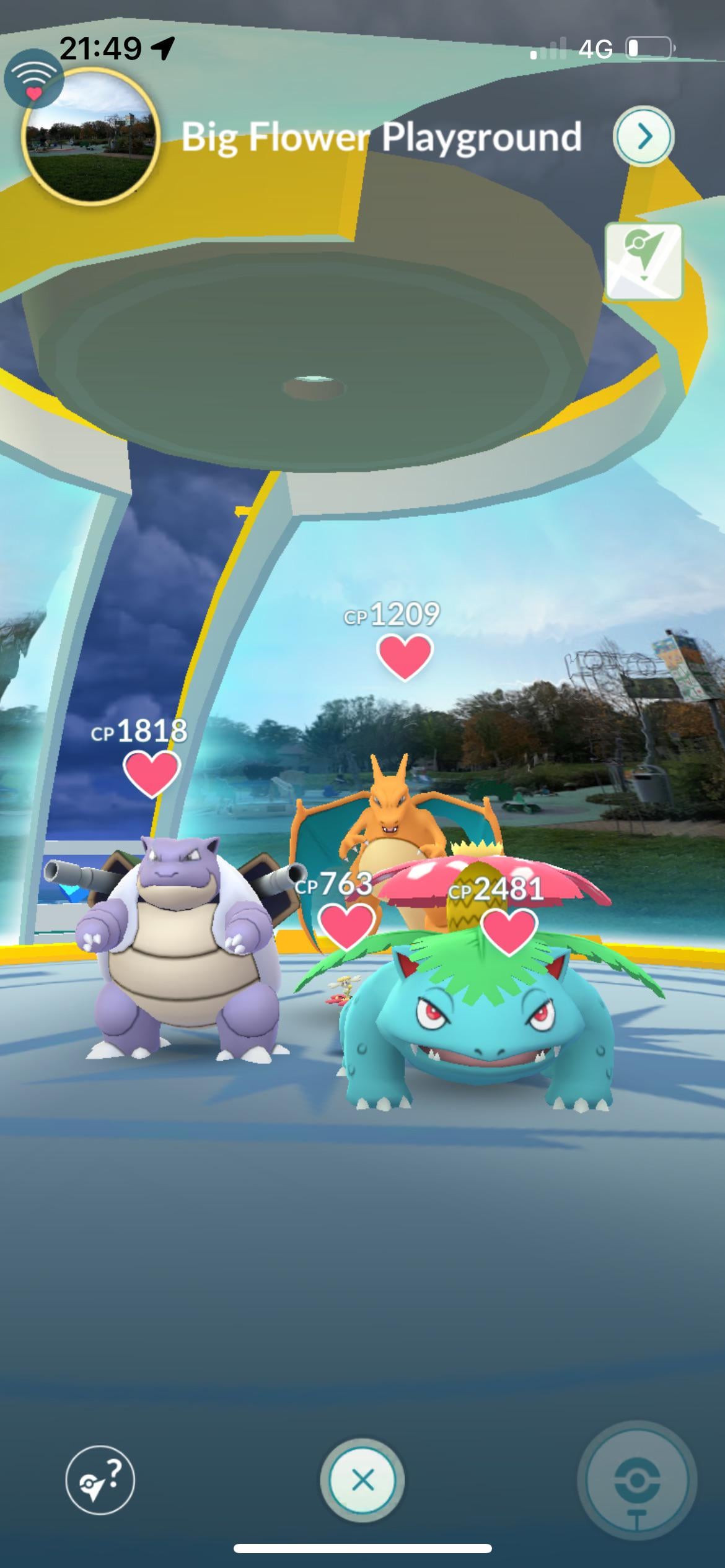Tap the Poké Ball add-Pokémon button
The image size is (725, 1568).
637,1481
